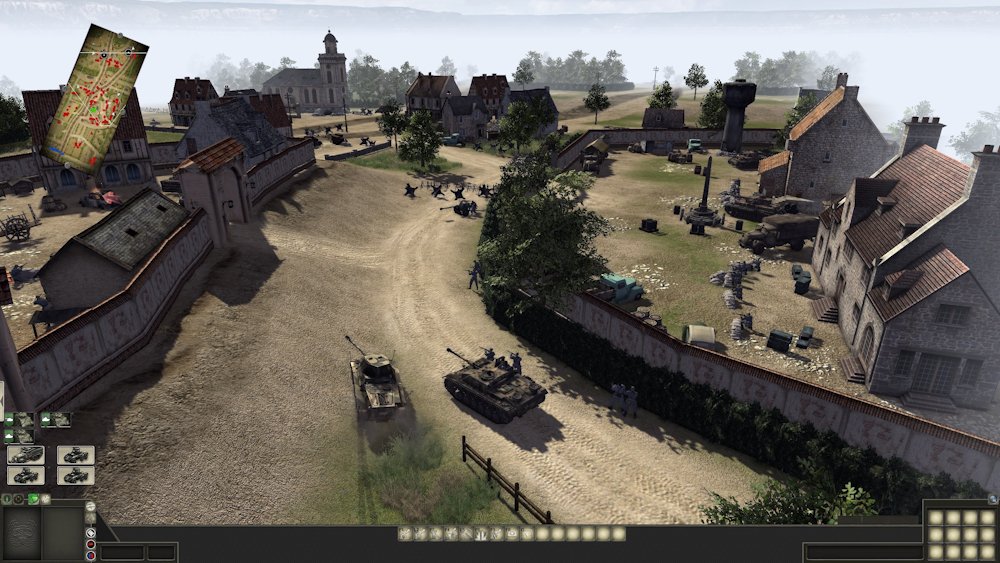Click the red and blue circle button

91,556
